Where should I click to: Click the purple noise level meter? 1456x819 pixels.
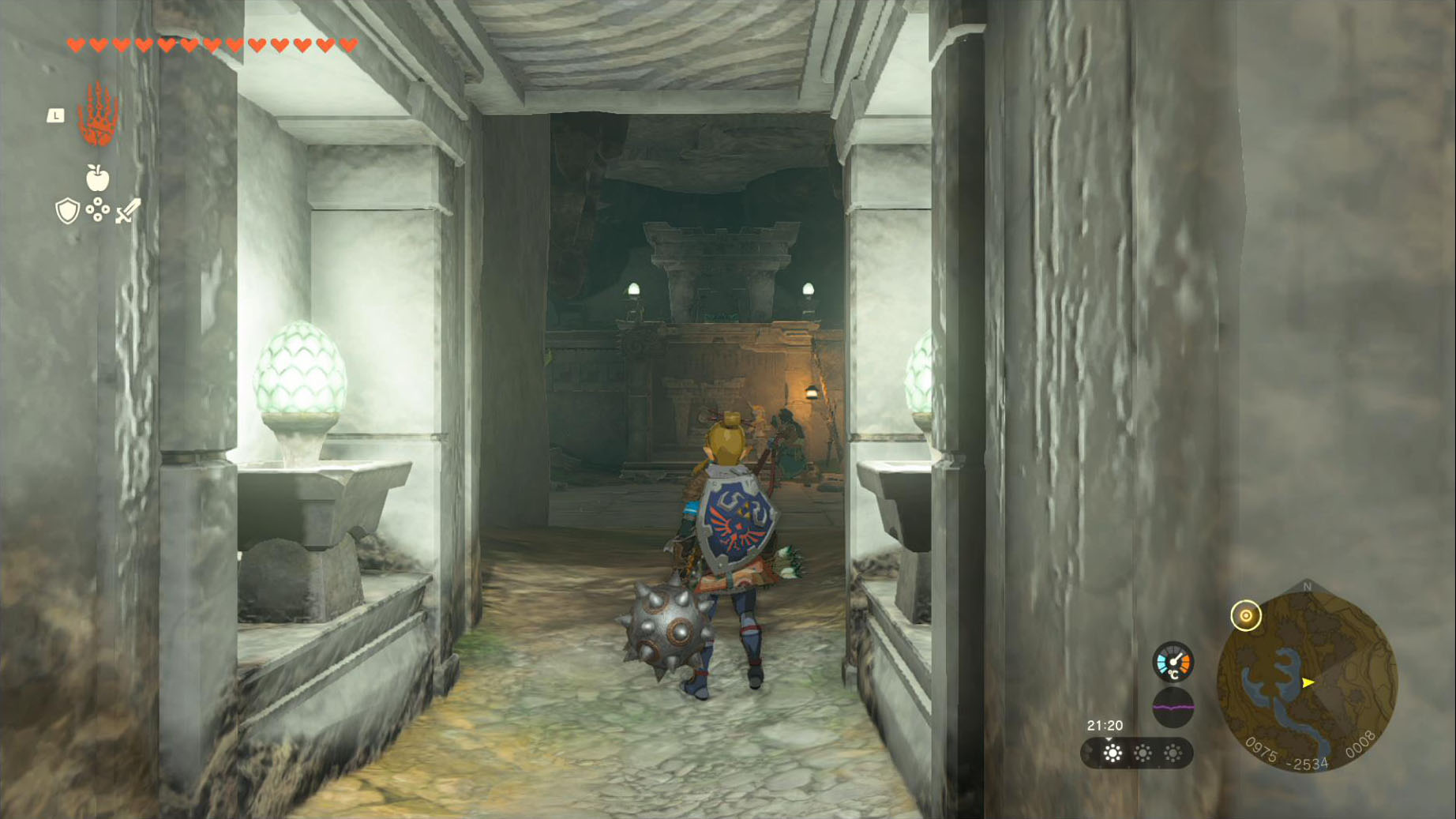[1173, 707]
